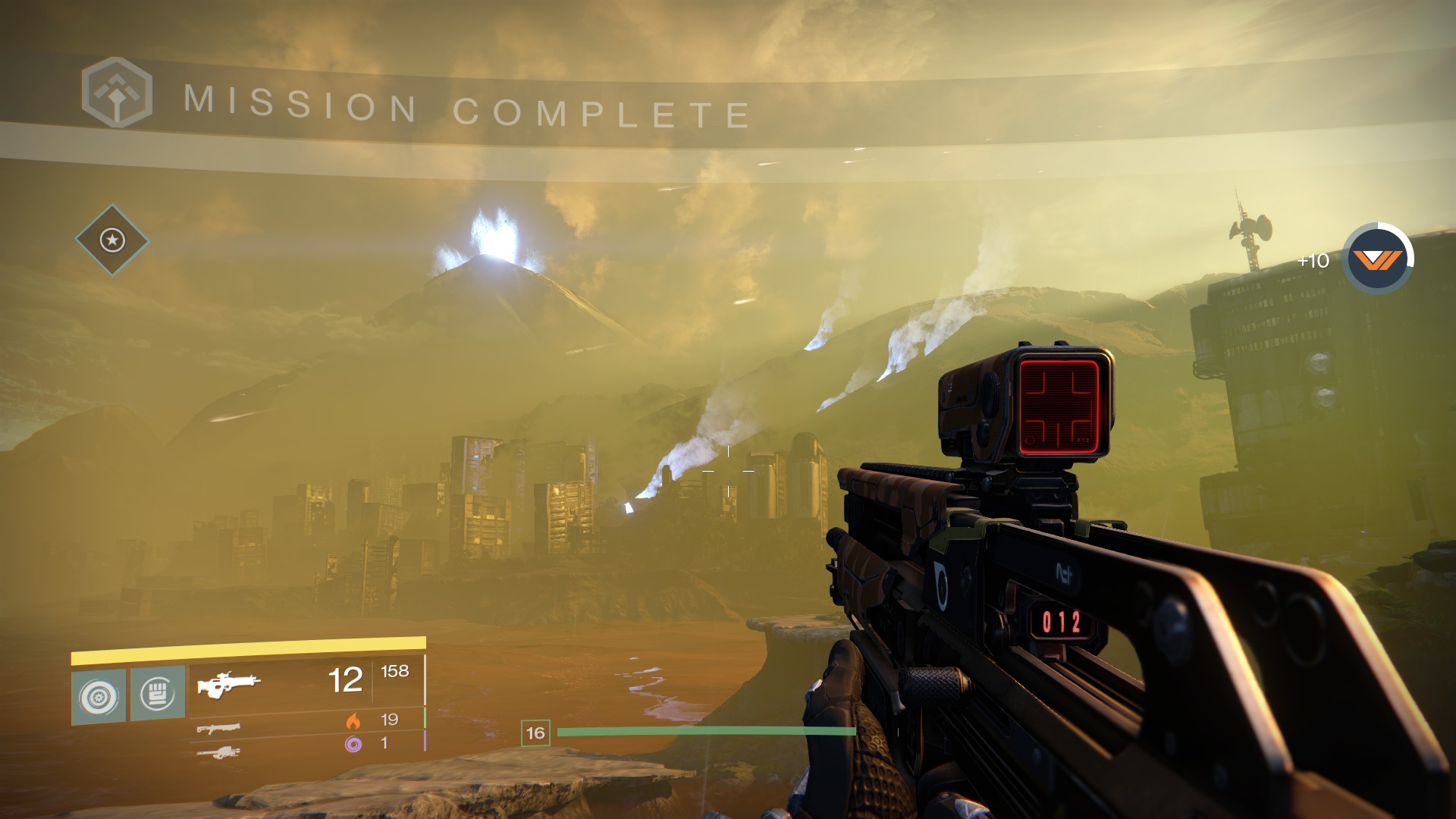
Task: Select the grenade ability icon
Action: [99, 696]
